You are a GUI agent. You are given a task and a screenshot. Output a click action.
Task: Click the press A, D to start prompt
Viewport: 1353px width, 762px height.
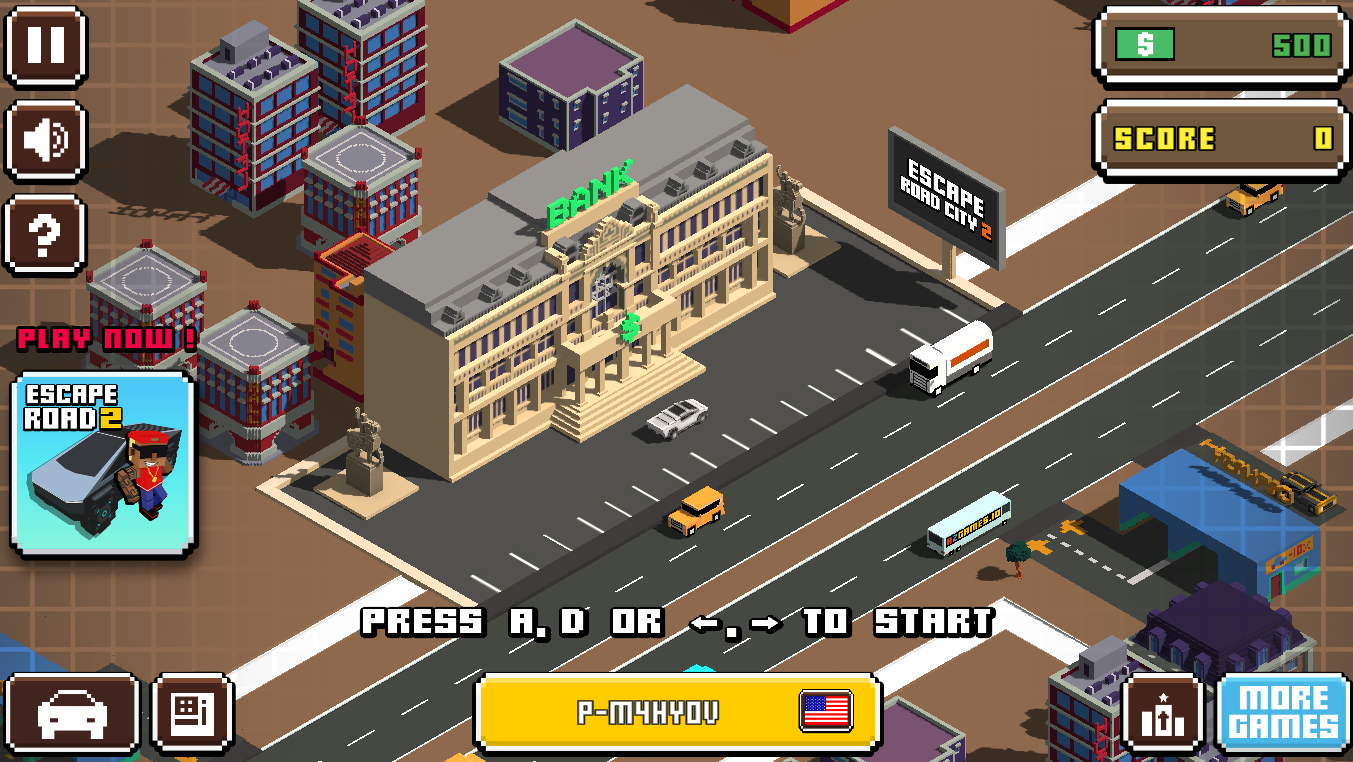(x=677, y=622)
